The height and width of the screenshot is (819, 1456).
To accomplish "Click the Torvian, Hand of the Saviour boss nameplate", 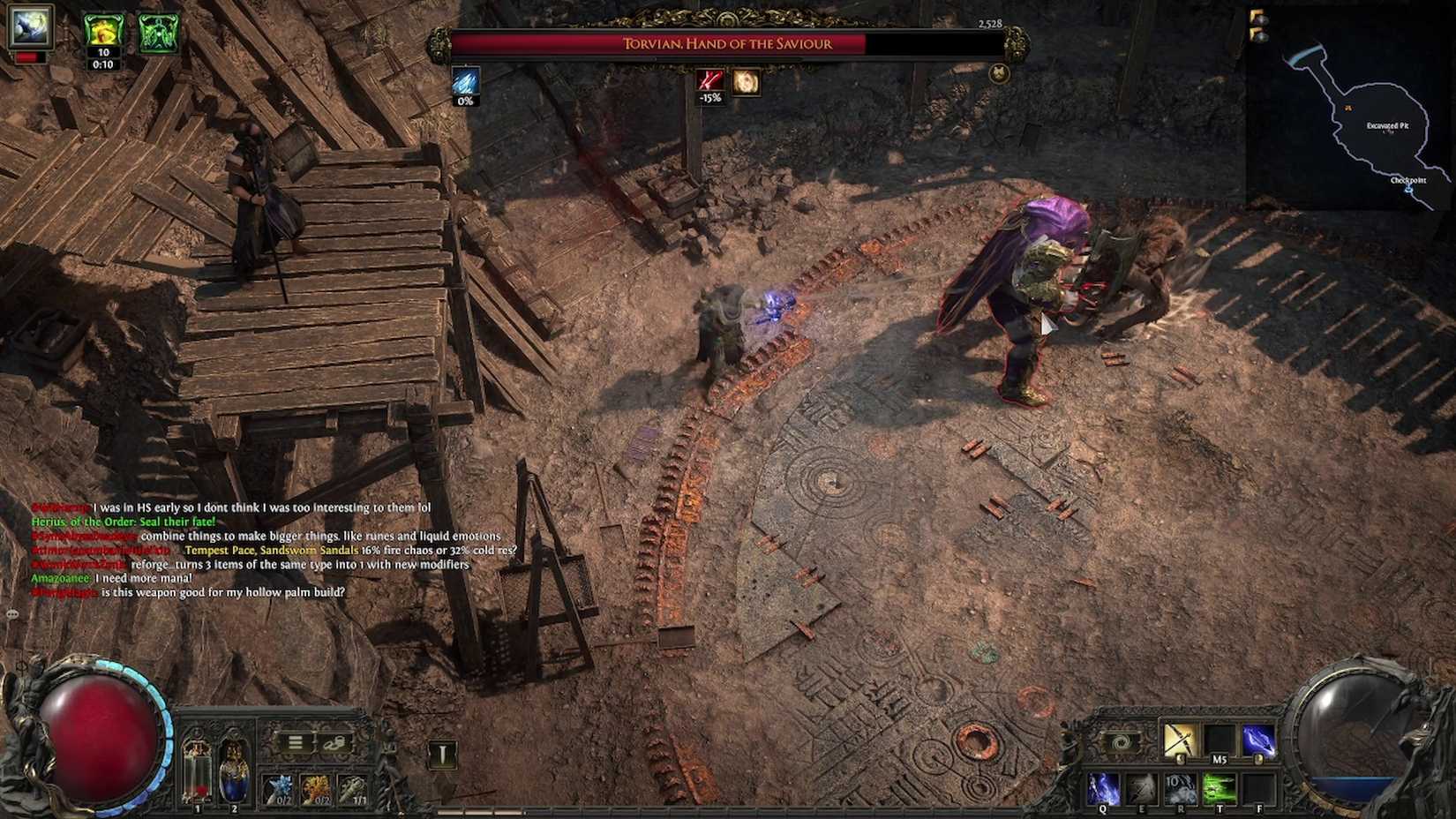I will (728, 44).
